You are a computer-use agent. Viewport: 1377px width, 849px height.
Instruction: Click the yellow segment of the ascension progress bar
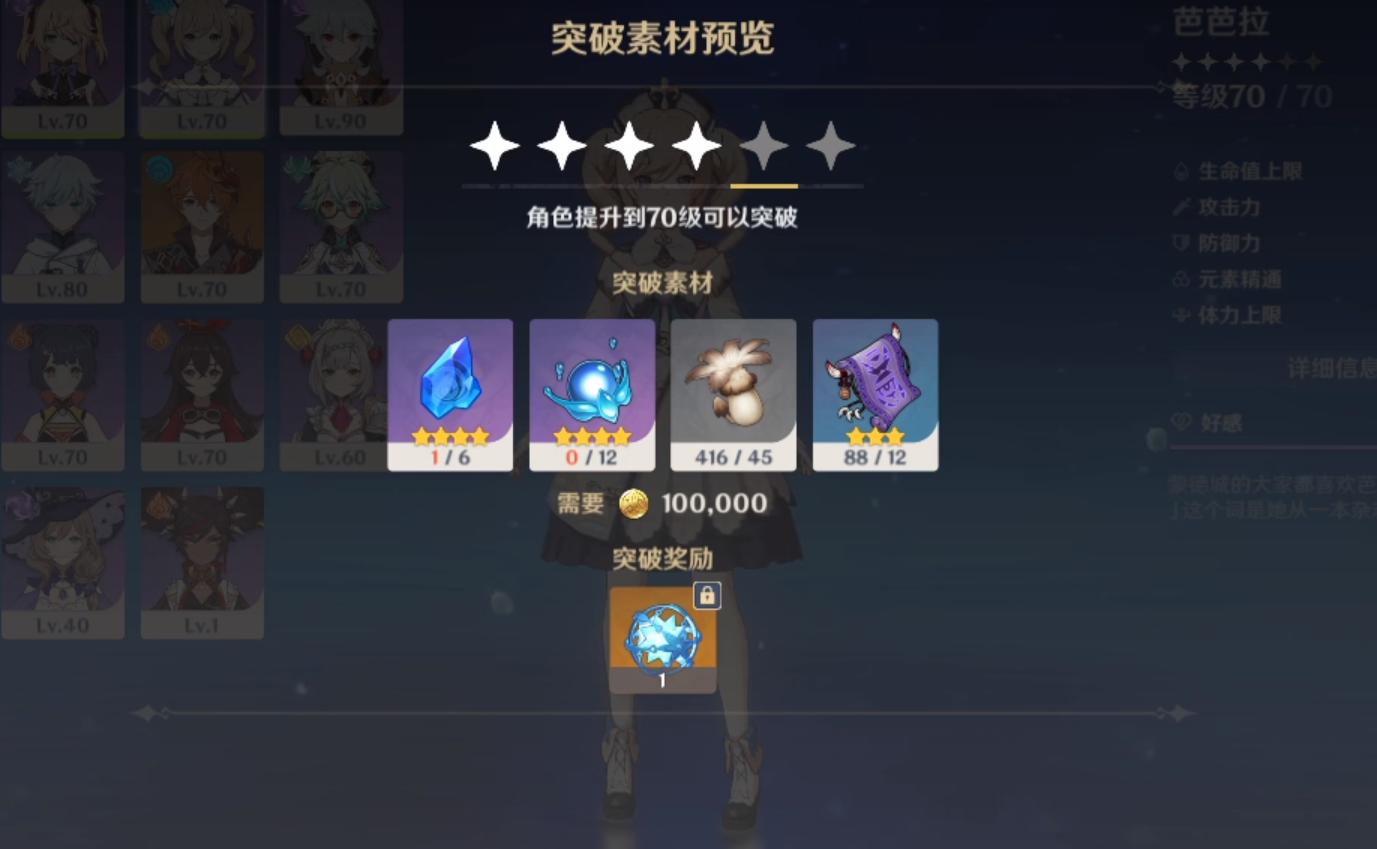tap(766, 186)
